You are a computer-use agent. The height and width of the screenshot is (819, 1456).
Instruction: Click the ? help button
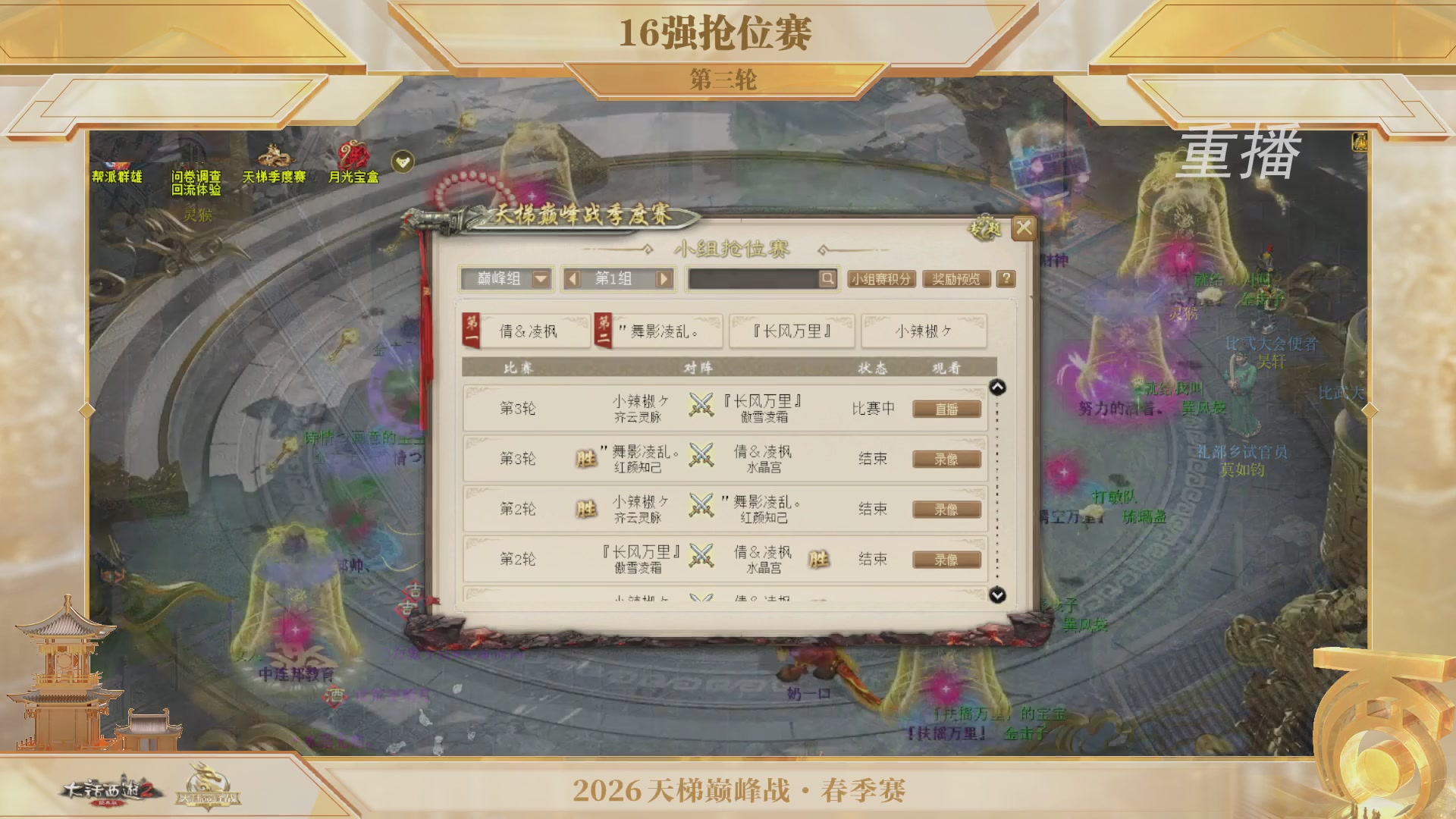1006,279
